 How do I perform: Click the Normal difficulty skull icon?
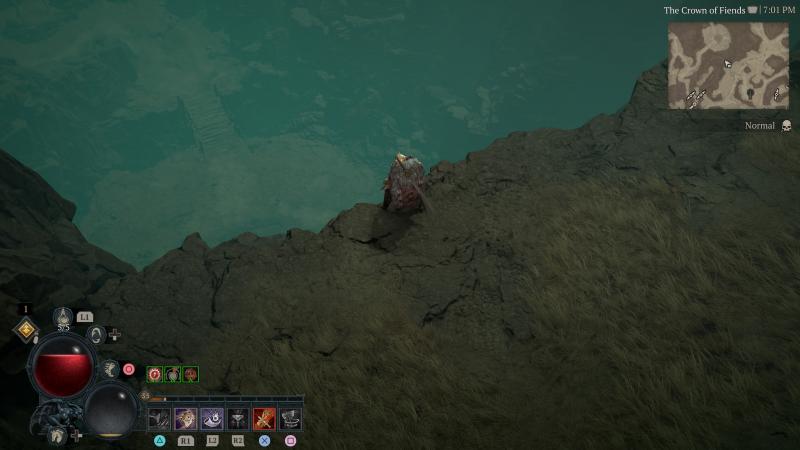786,126
